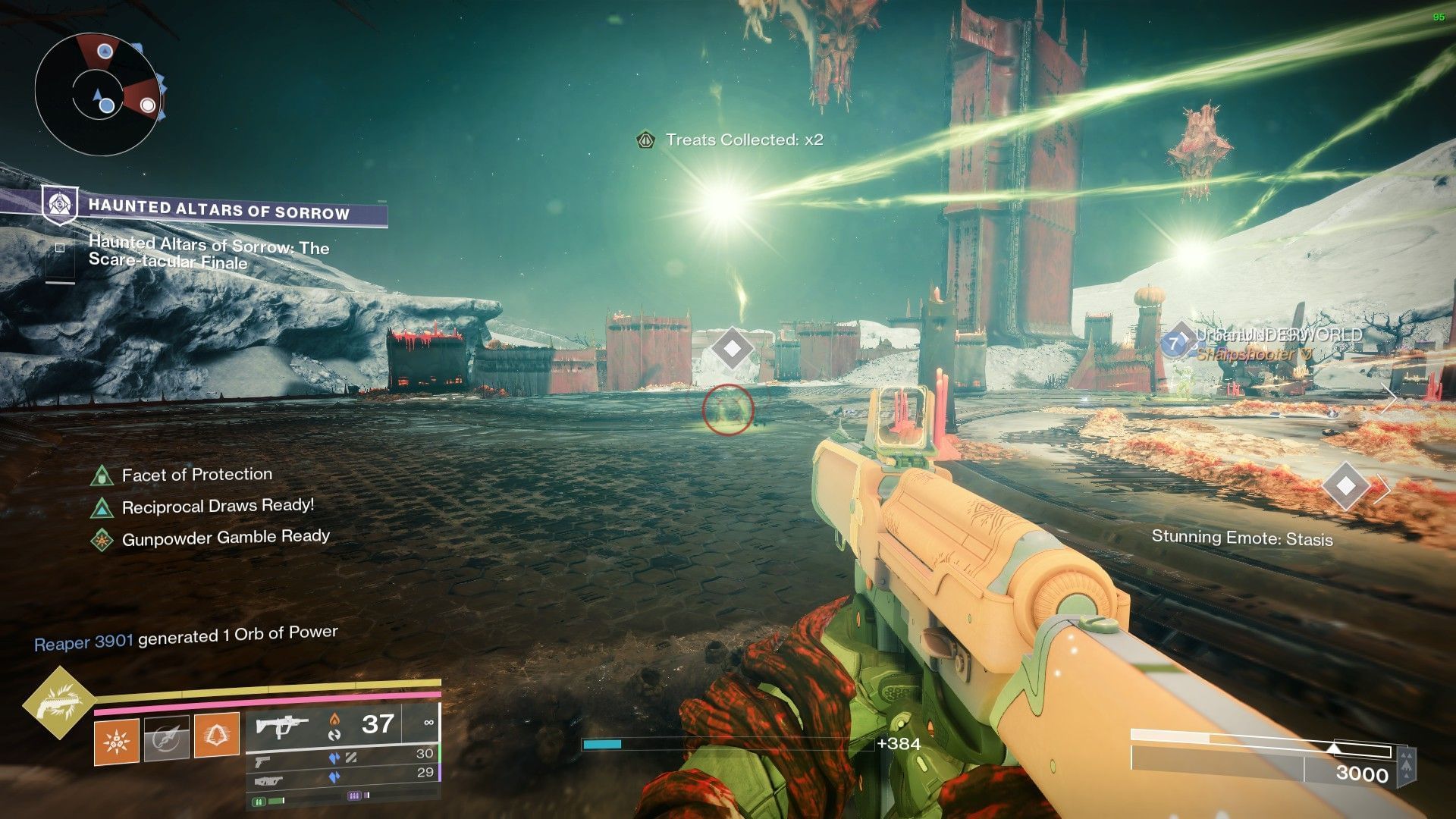This screenshot has height=819, width=1456.
Task: Click the Treats Collected icon
Action: 645,140
